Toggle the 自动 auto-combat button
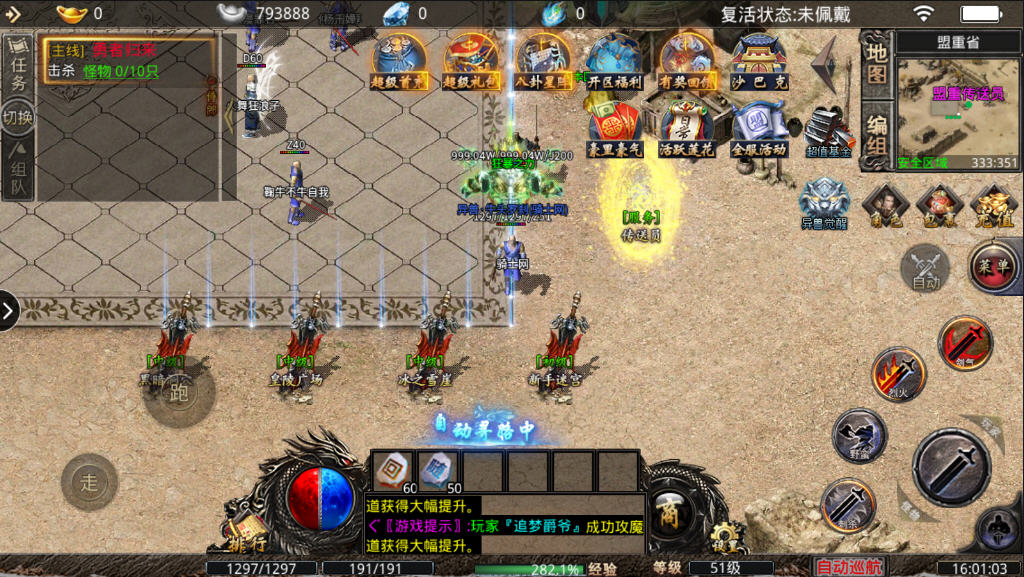Viewport: 1024px width, 577px height. click(926, 268)
